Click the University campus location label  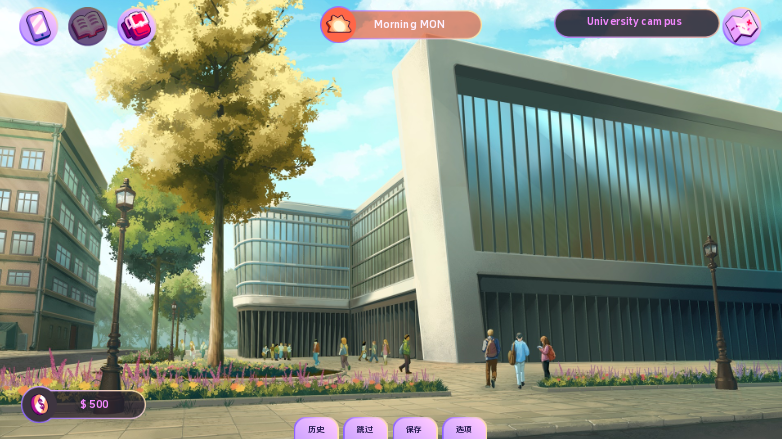tap(635, 22)
